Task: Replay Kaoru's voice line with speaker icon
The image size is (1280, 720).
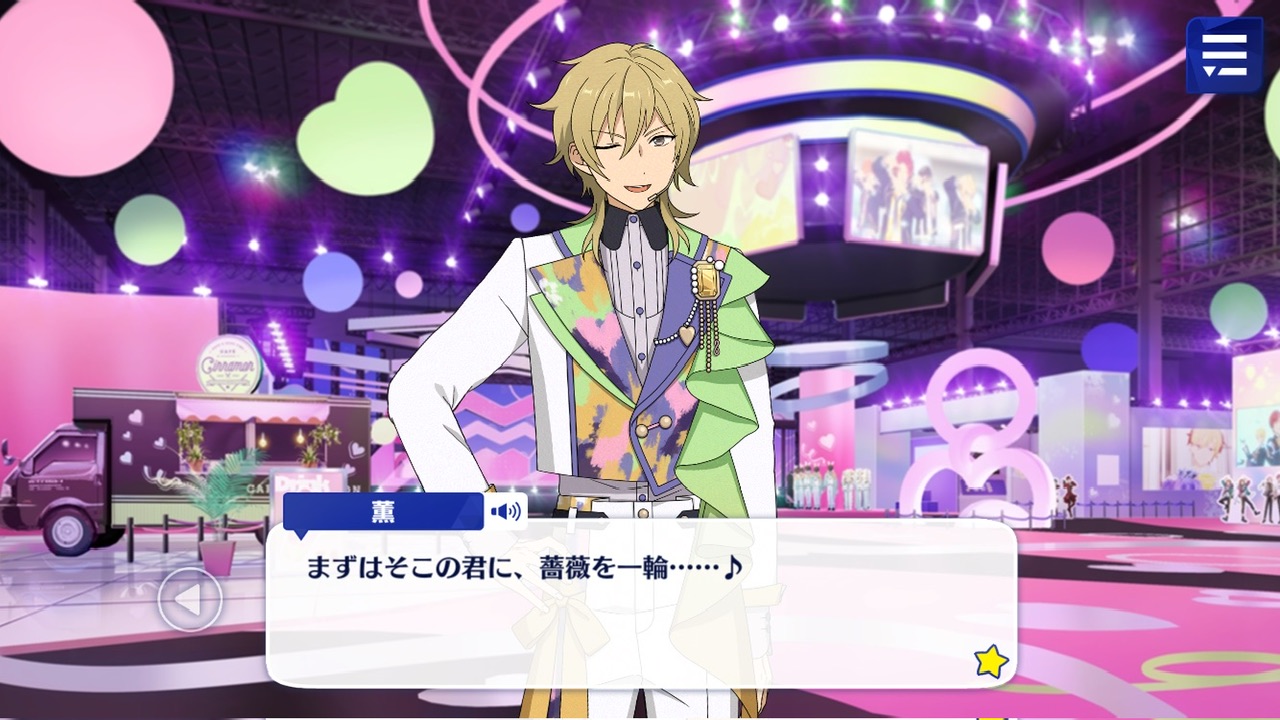Action: point(506,512)
